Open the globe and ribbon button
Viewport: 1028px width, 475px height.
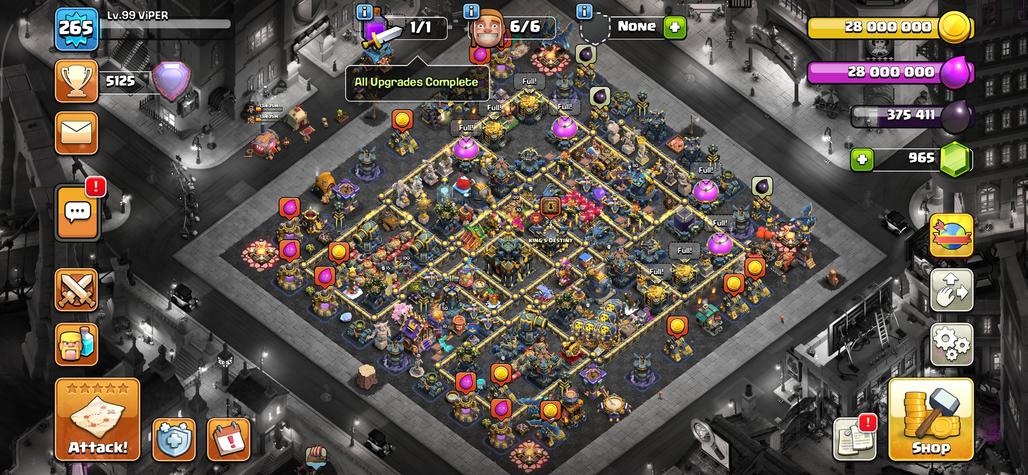click(951, 236)
